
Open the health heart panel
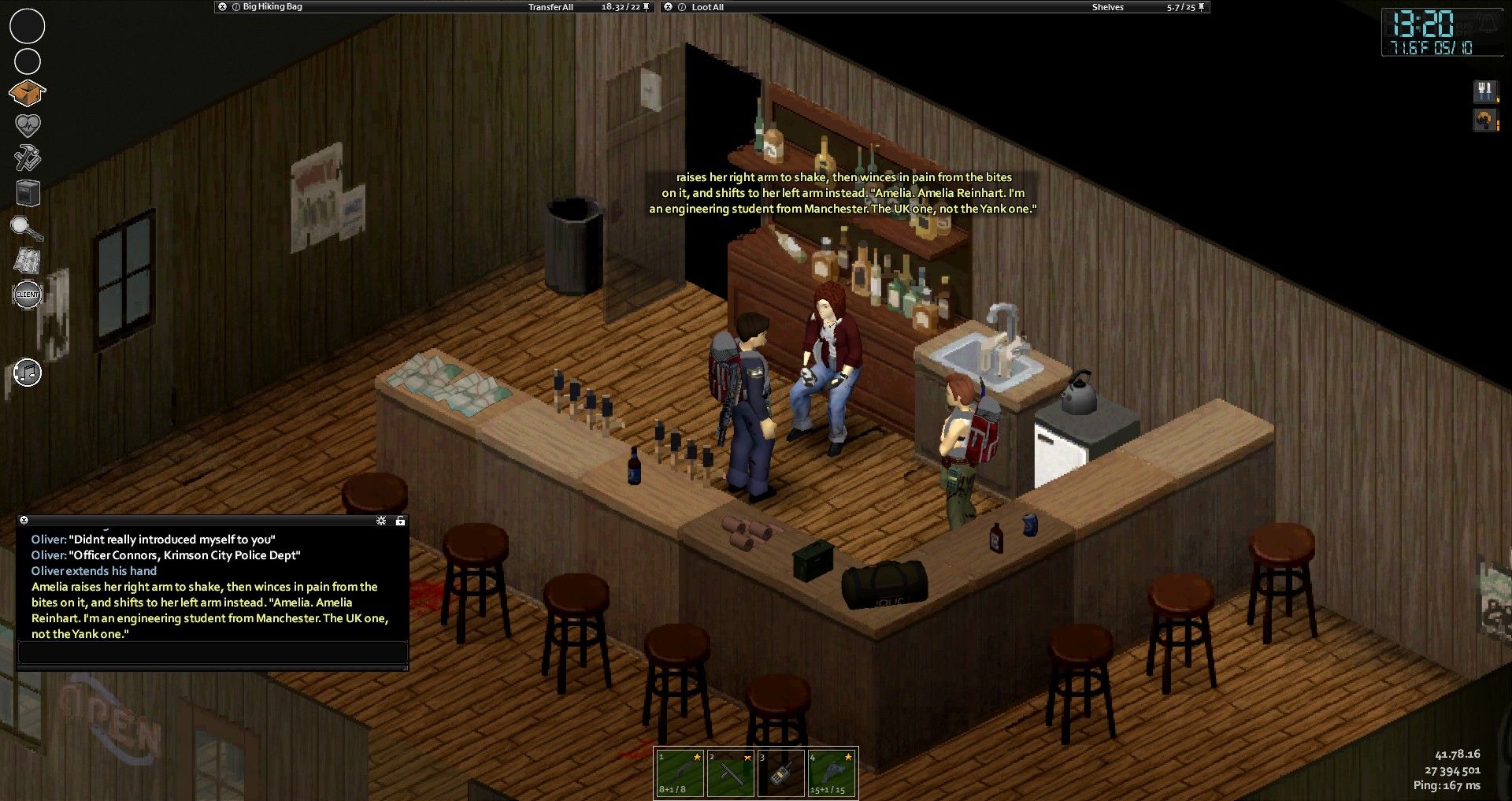28,125
